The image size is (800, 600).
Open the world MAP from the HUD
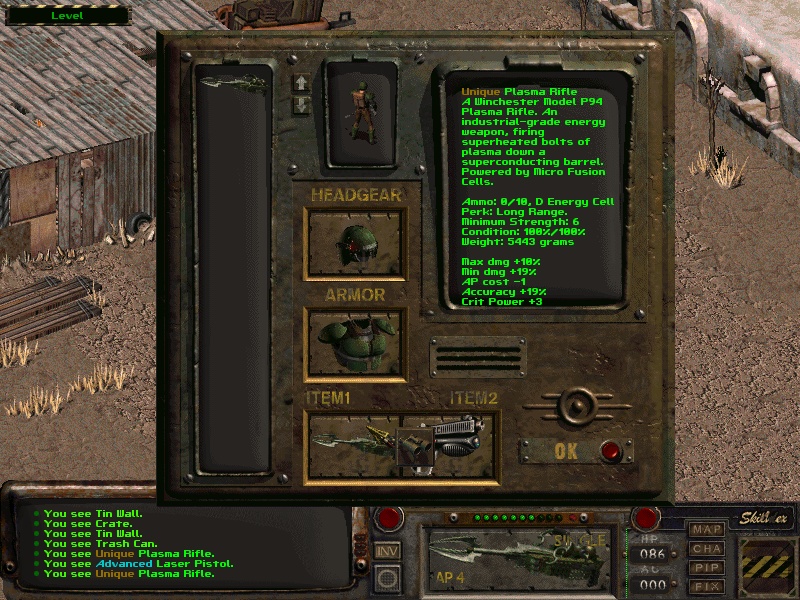[708, 530]
